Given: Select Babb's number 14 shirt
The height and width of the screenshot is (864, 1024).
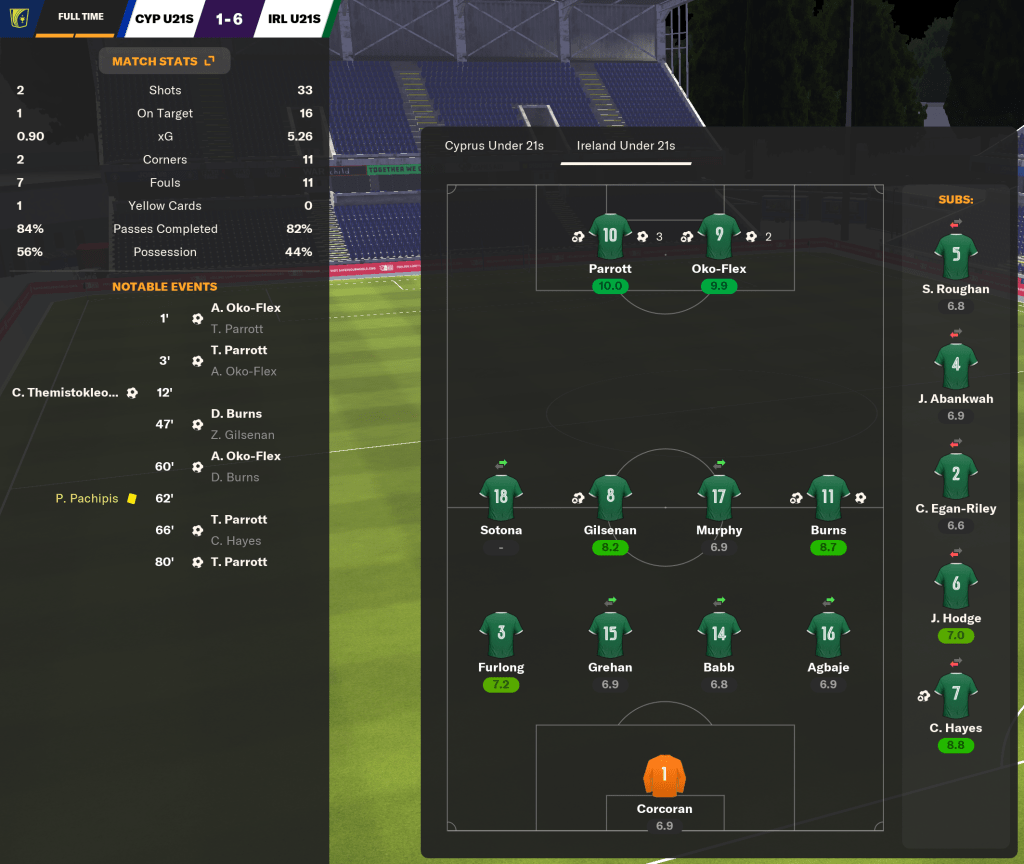Looking at the screenshot, I should coord(719,634).
